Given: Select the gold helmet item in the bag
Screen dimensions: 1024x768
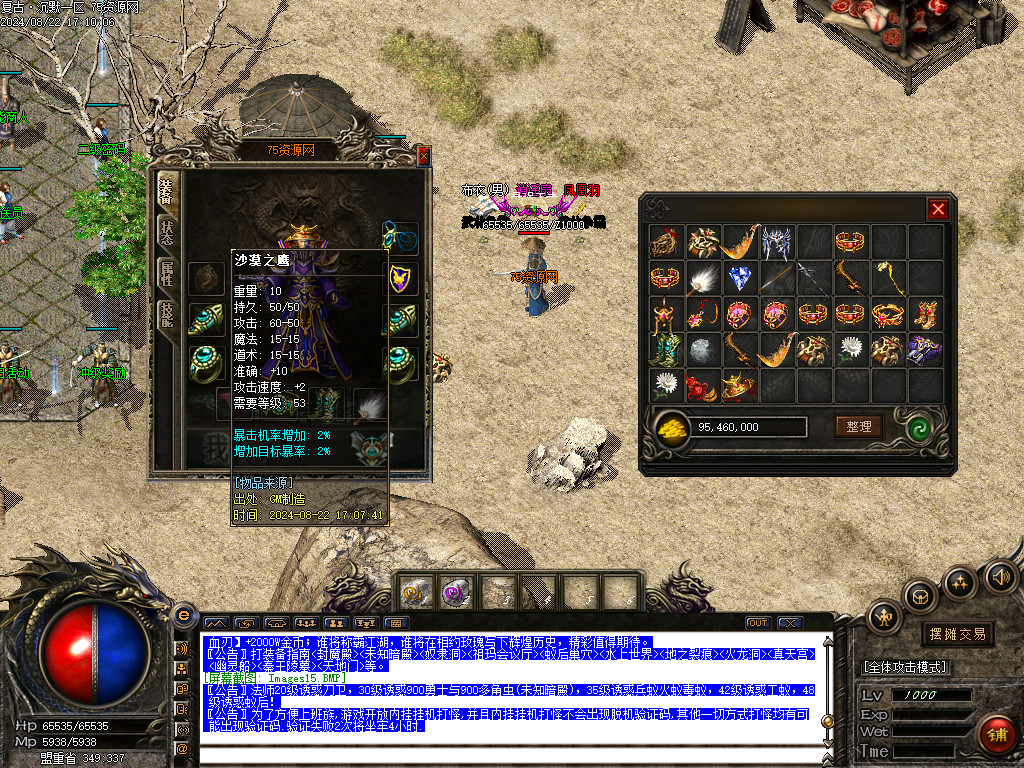Looking at the screenshot, I should point(740,385).
